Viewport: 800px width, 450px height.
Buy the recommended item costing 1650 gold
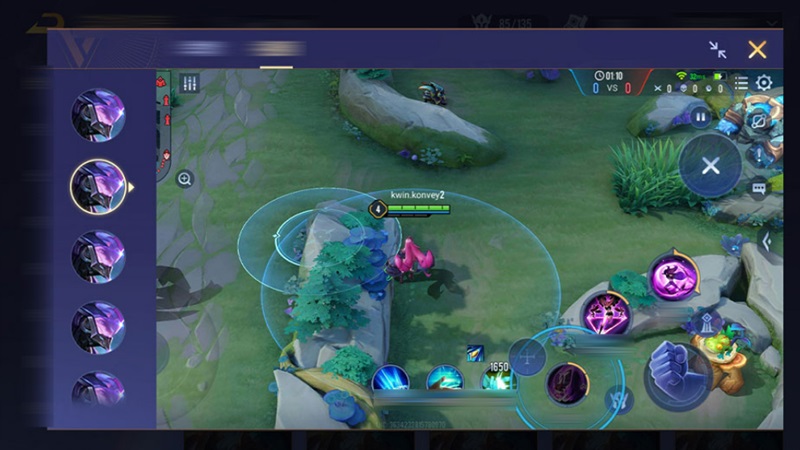click(498, 378)
